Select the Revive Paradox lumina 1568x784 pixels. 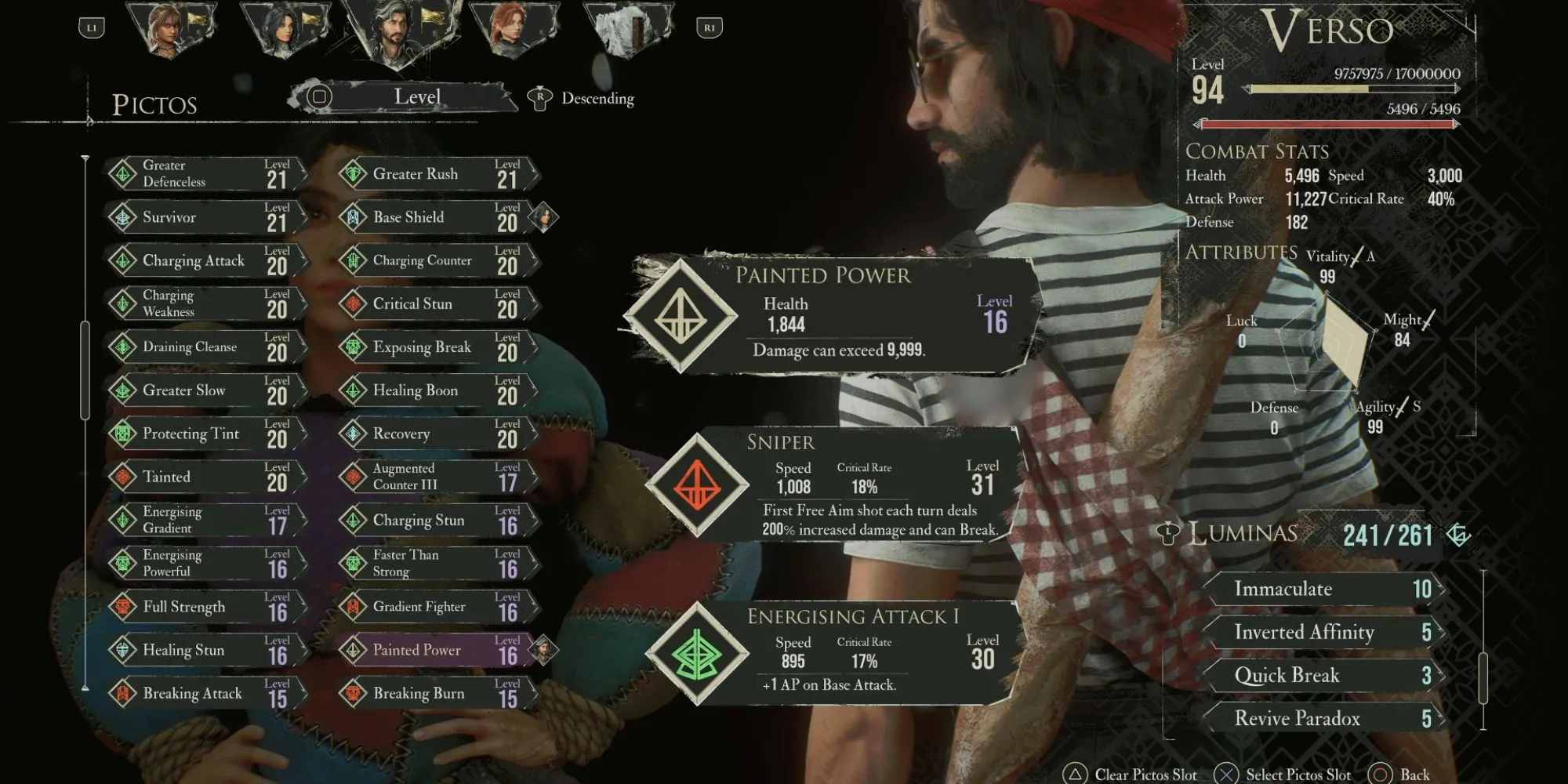(x=1323, y=719)
